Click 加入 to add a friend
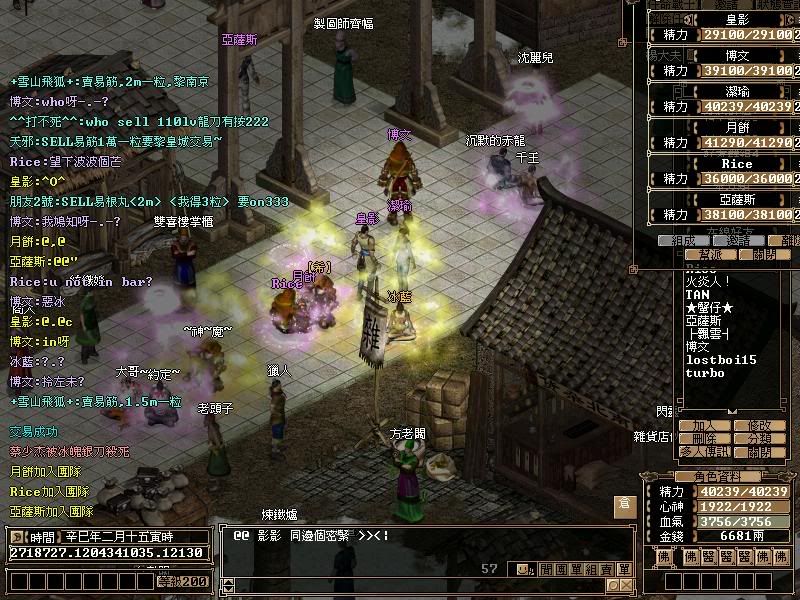Image resolution: width=800 pixels, height=600 pixels. point(704,426)
